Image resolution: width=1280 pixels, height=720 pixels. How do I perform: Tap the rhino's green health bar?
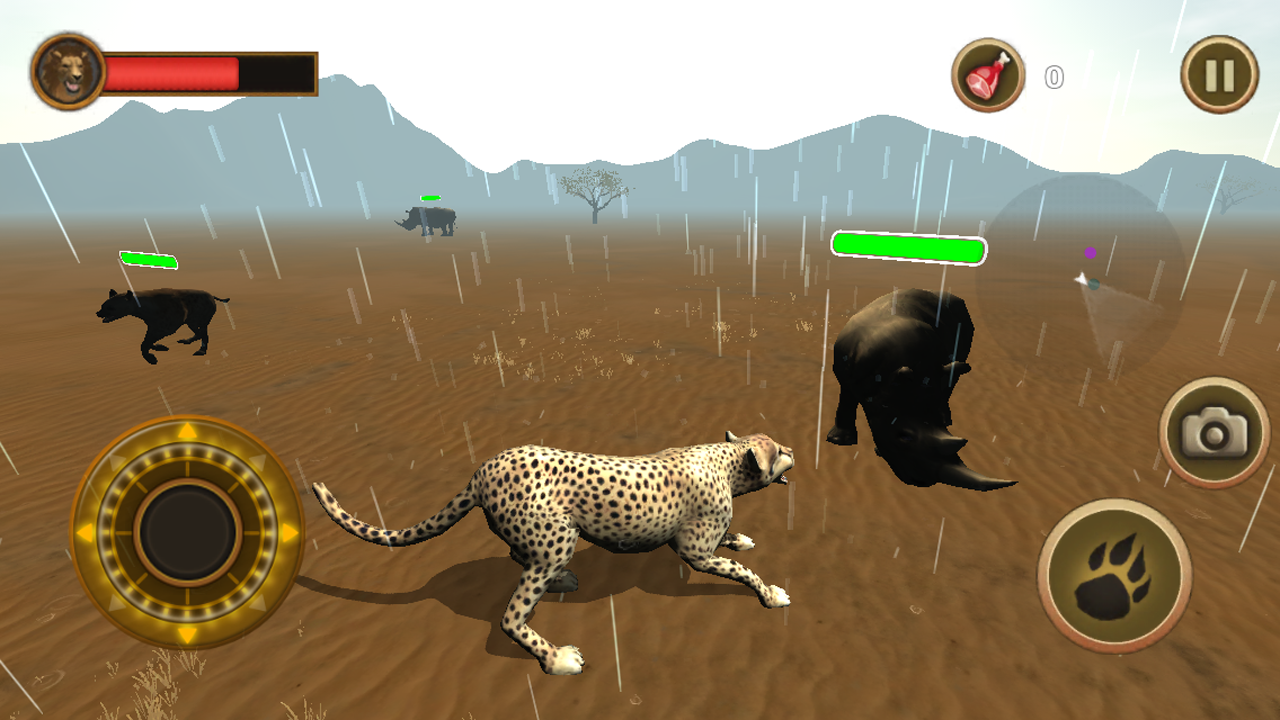(x=907, y=246)
